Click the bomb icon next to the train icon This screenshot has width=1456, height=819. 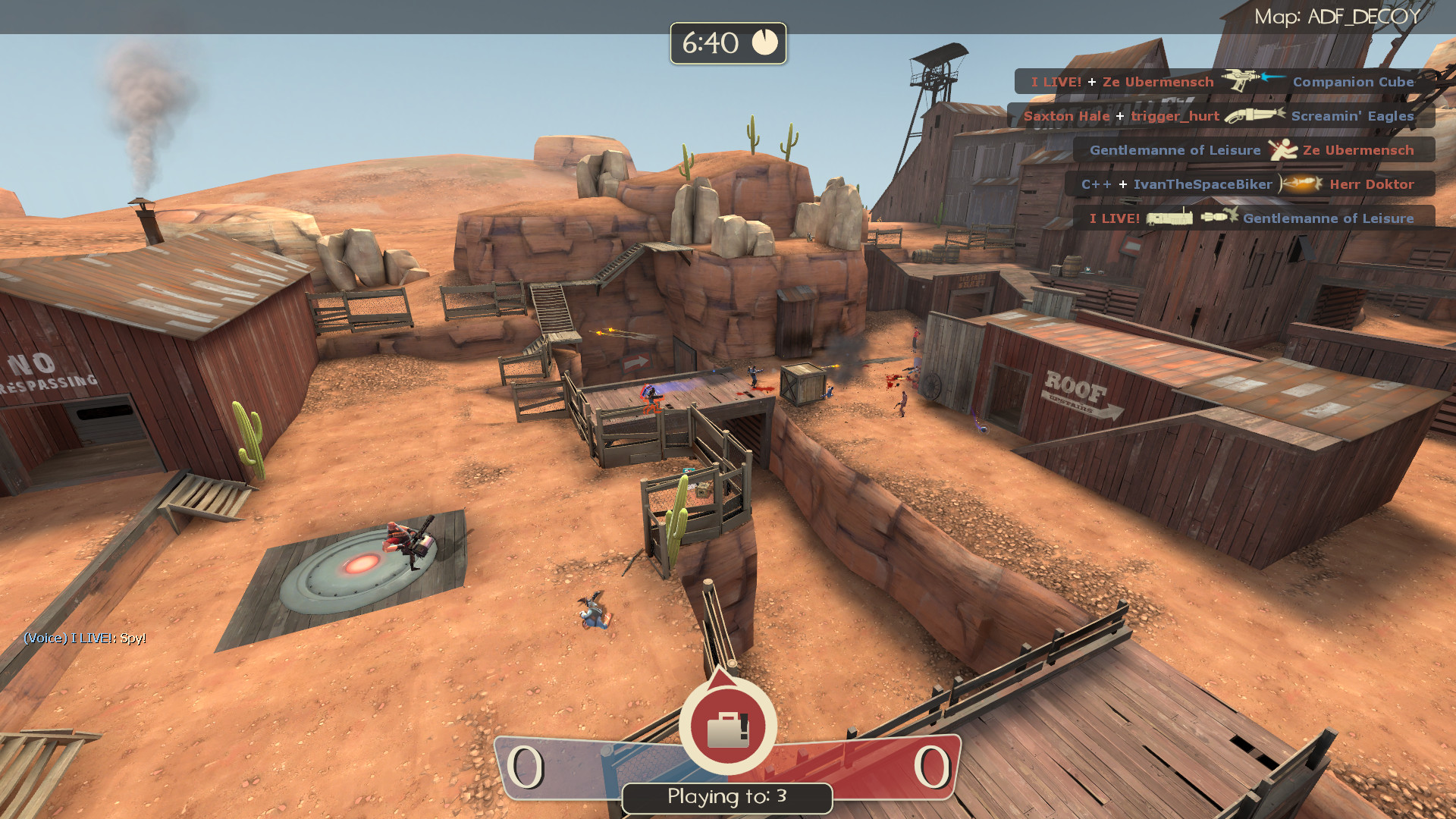tap(1213, 218)
